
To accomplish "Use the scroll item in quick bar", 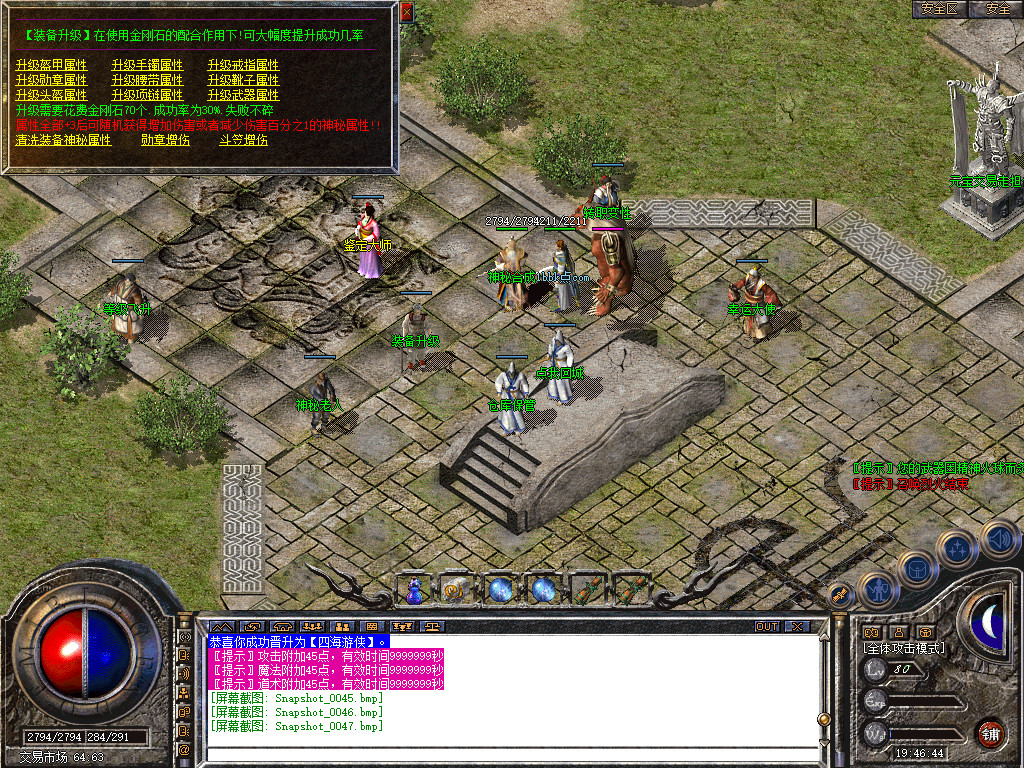I will [x=588, y=589].
